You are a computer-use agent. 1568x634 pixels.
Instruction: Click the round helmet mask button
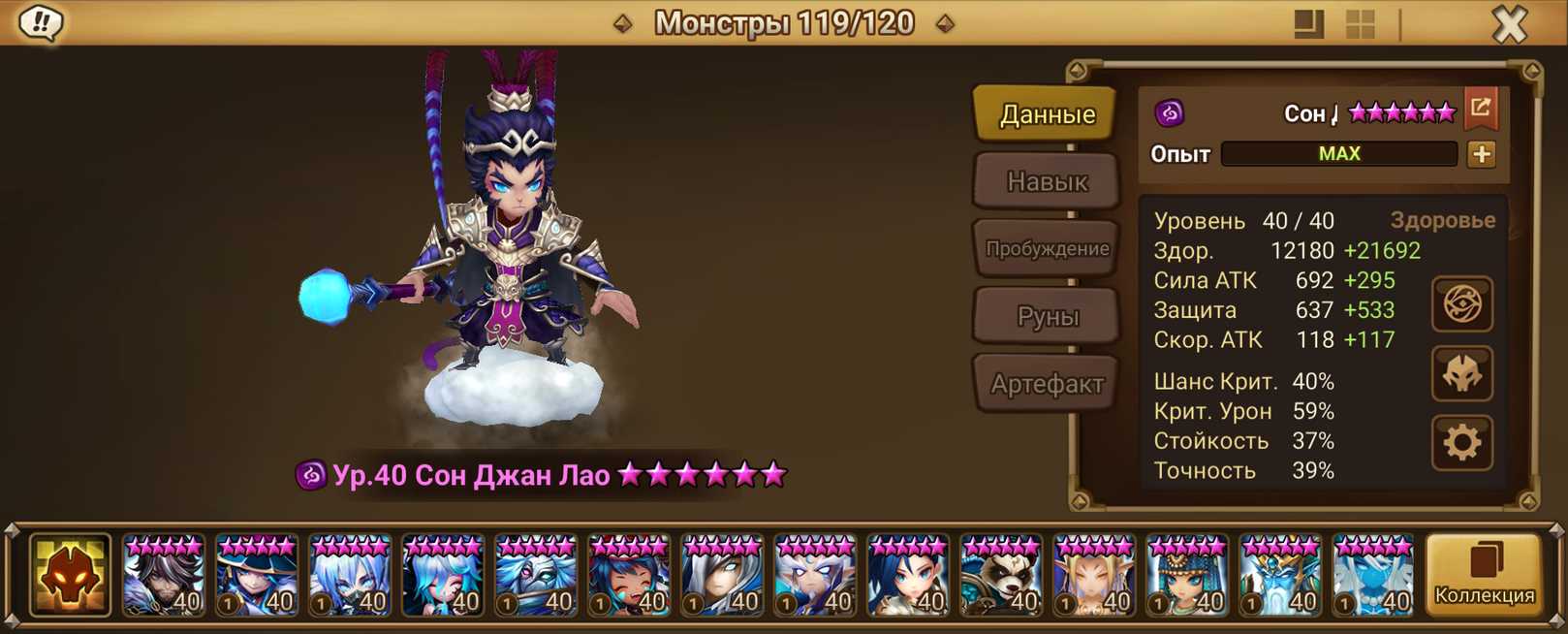click(x=1461, y=374)
